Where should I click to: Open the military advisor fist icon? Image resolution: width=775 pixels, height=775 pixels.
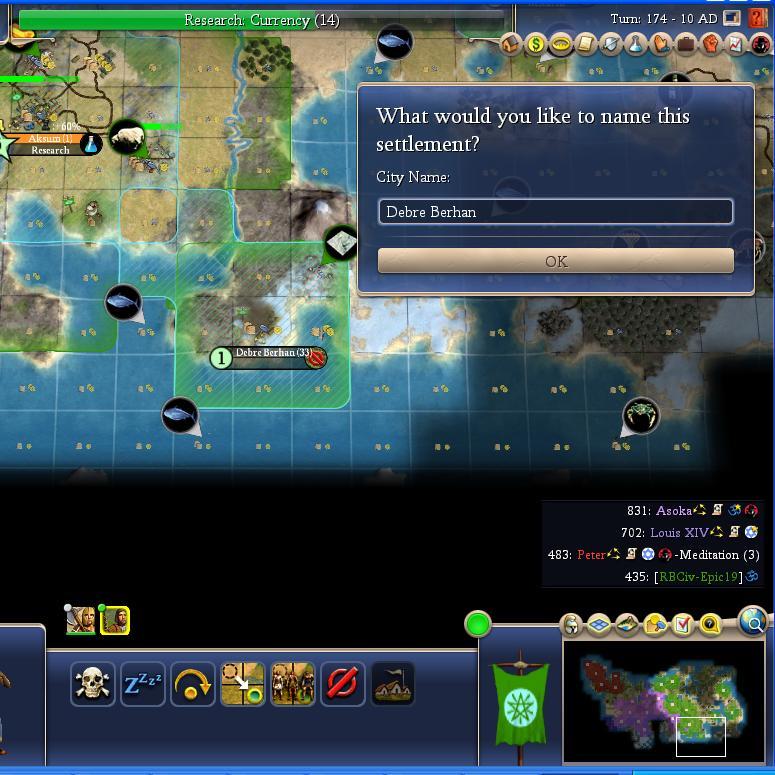(711, 44)
